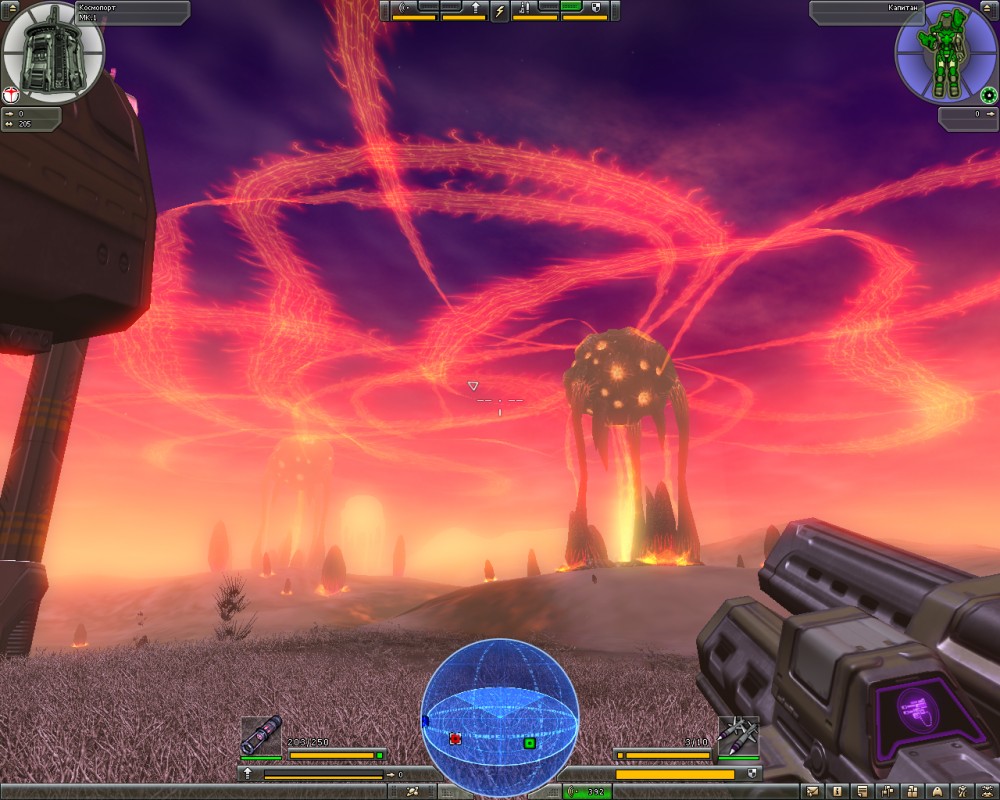
Task: Click the skull-like icon at toolbar end
Action: (x=985, y=792)
